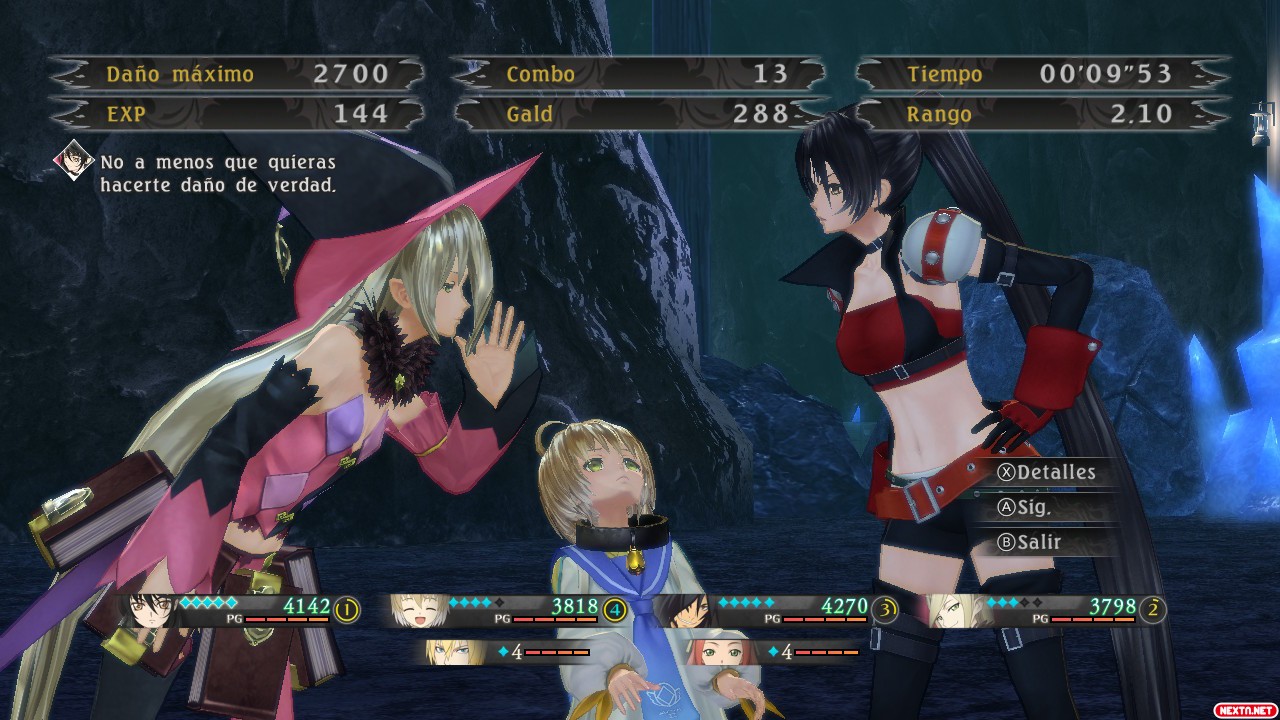Screen dimensions: 1280x720
Task: Pick the red-haired reserve member portrait
Action: point(712,652)
